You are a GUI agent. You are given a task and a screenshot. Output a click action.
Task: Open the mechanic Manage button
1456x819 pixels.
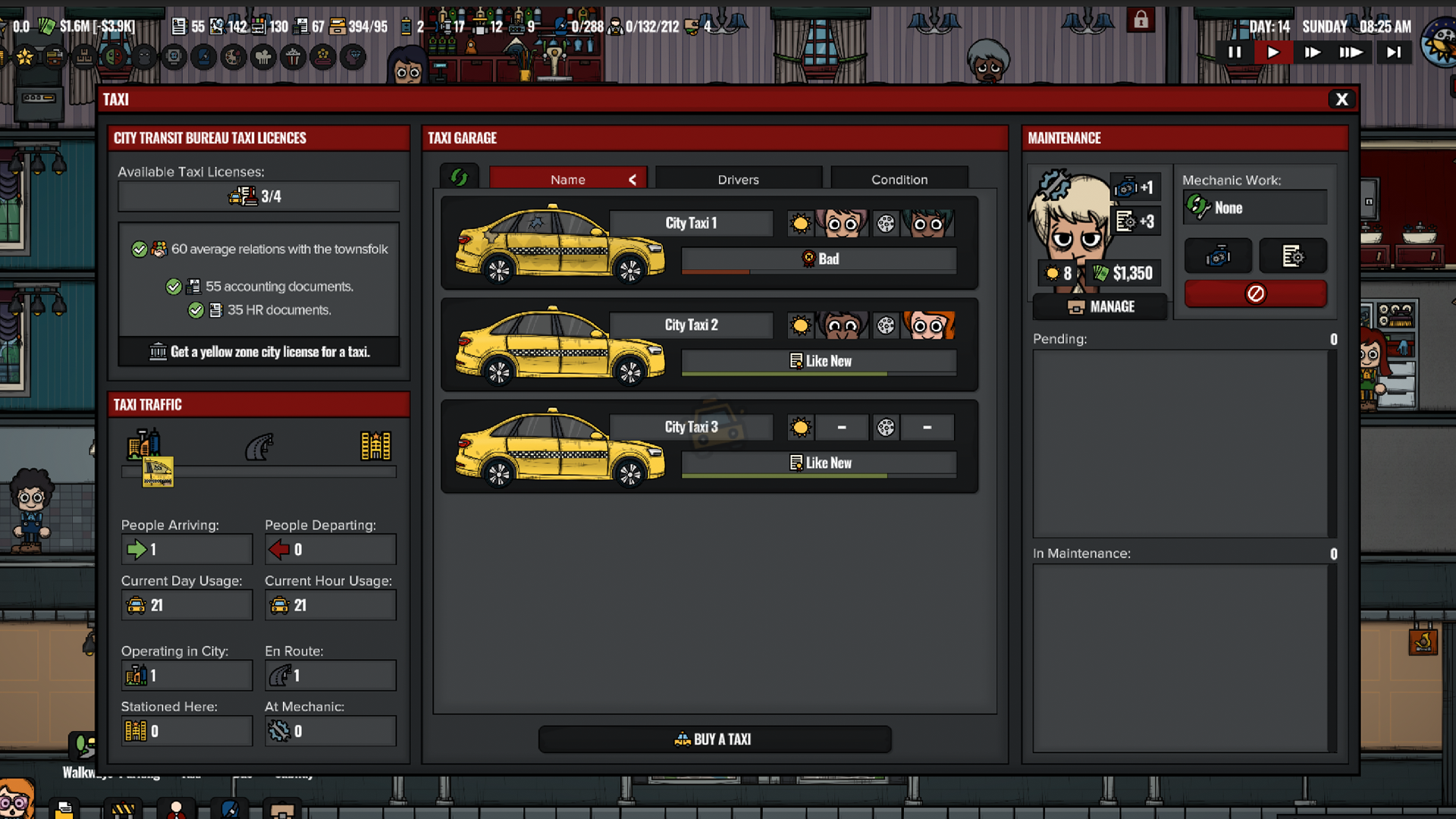coord(1100,307)
